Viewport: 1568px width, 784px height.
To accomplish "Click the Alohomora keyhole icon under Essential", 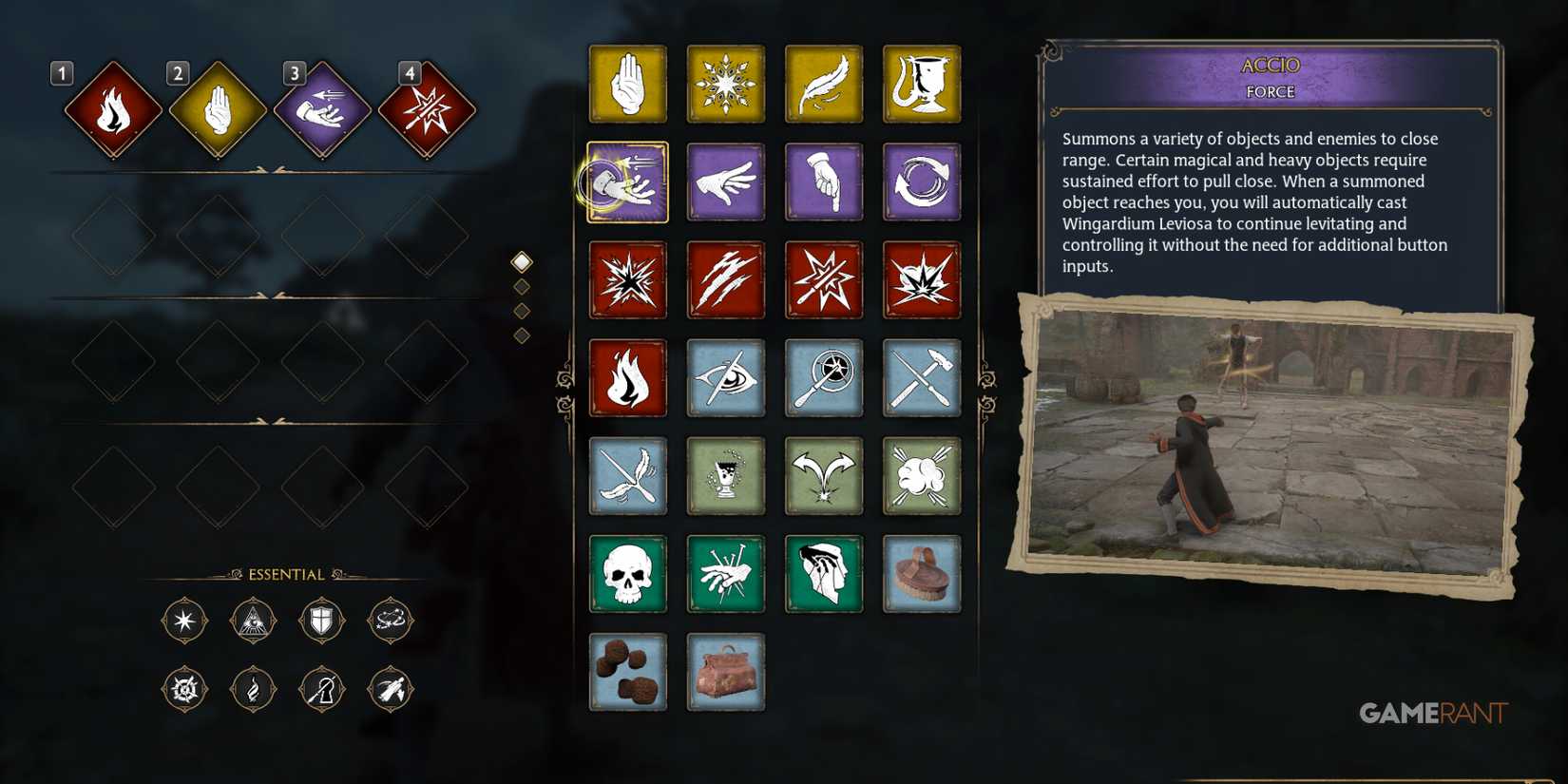I will (x=321, y=689).
